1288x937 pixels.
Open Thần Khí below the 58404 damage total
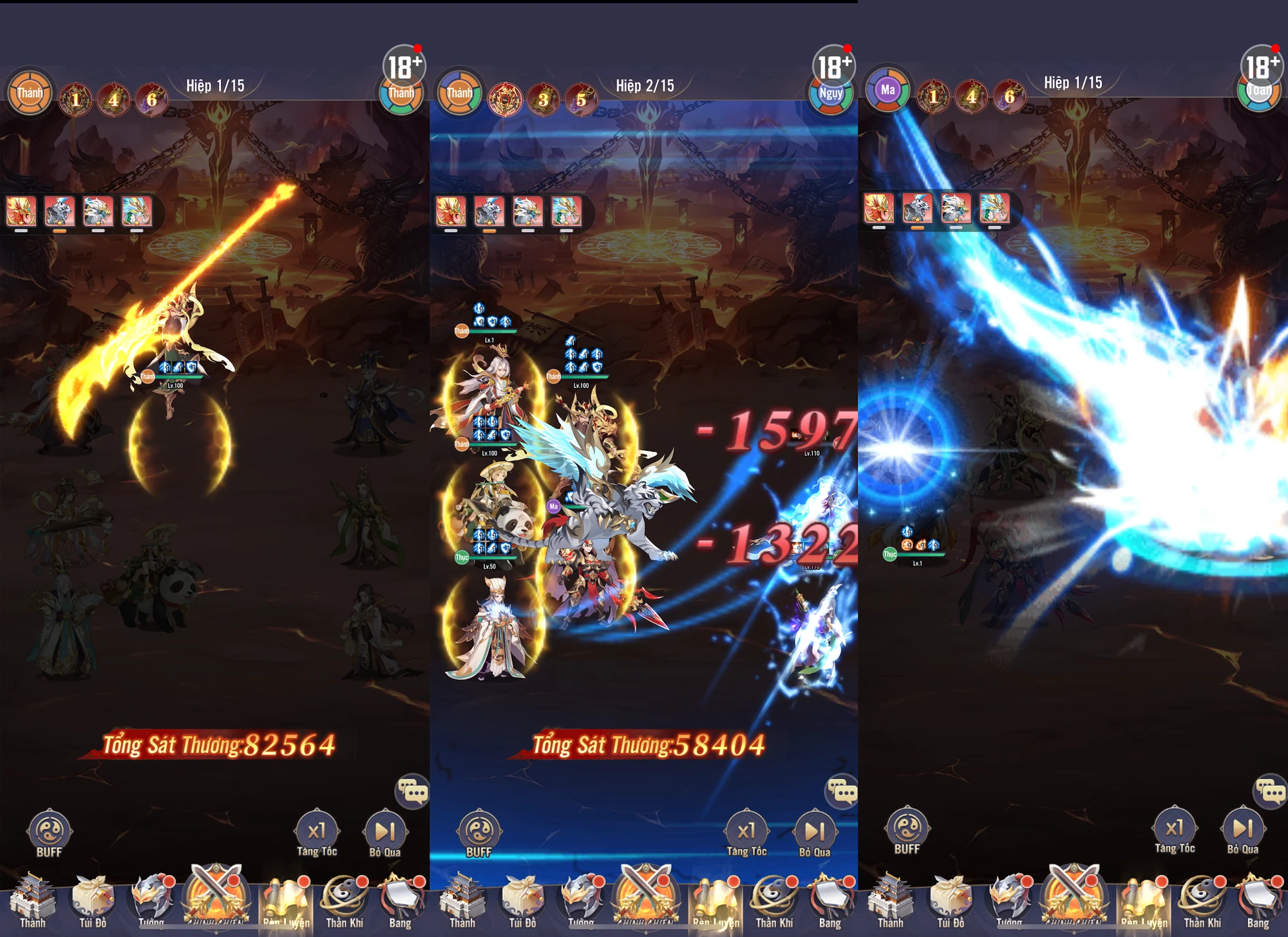click(x=773, y=902)
